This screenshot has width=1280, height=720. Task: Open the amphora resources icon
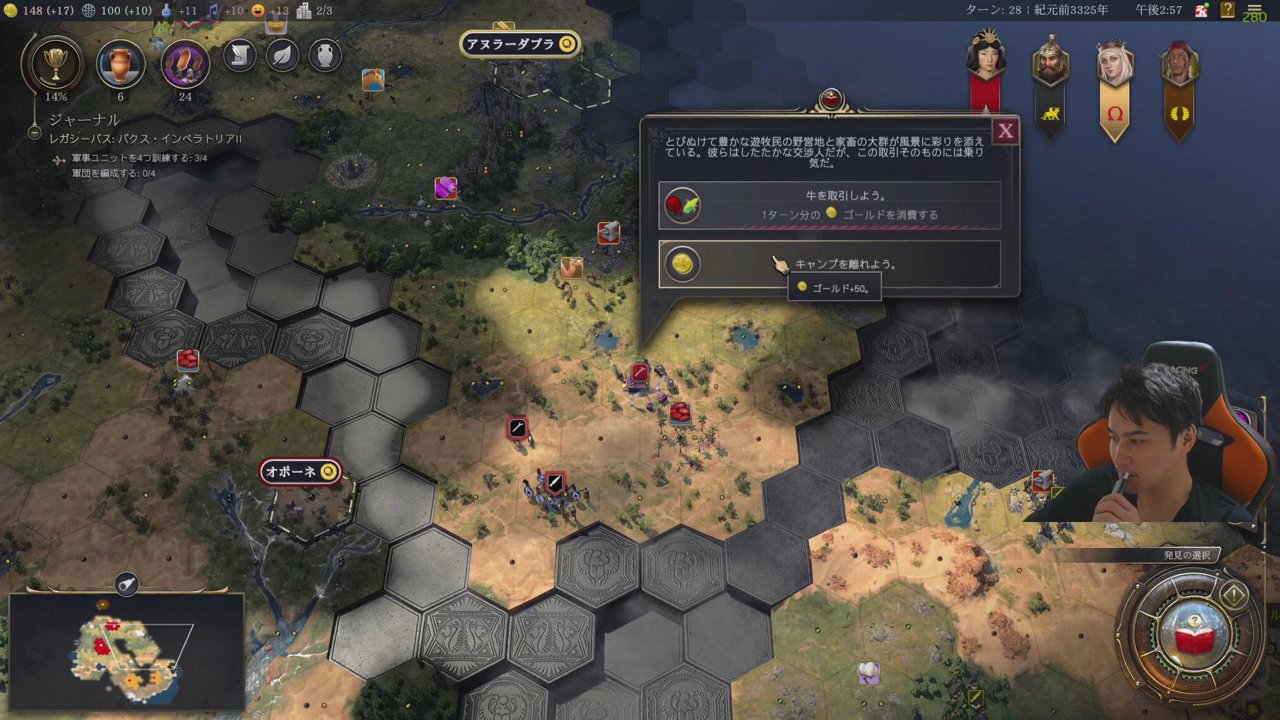click(x=325, y=55)
